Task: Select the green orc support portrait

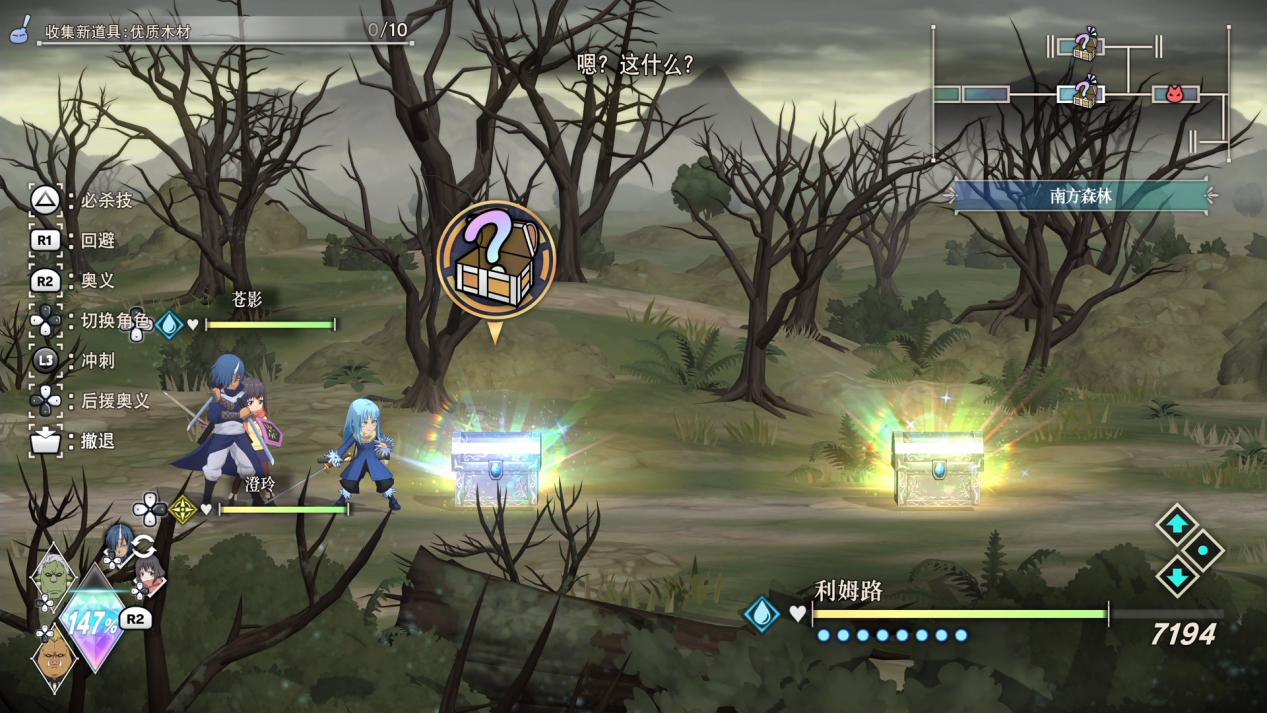Action: click(x=53, y=577)
